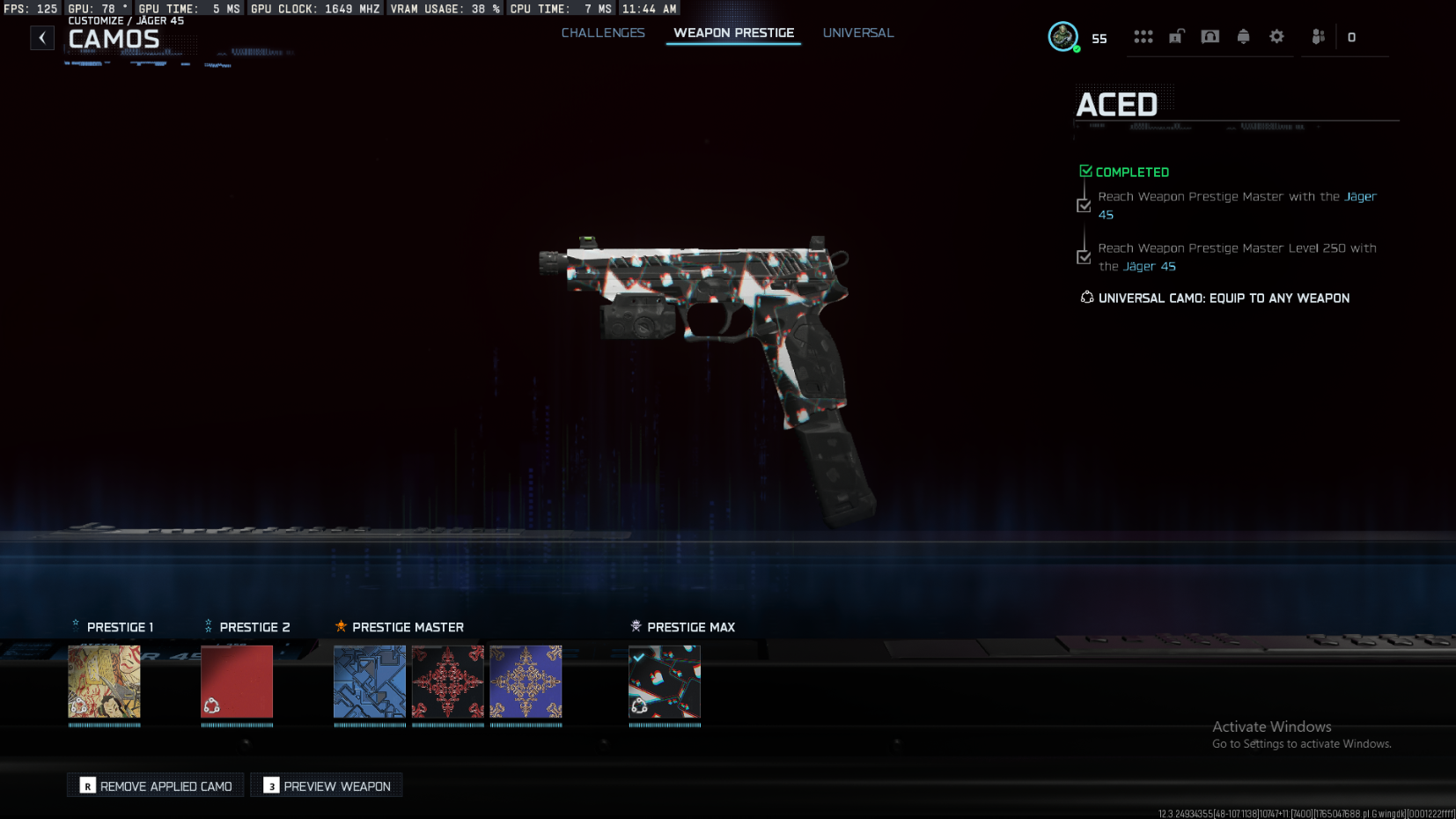This screenshot has width=1456, height=819.
Task: Open the grid menu icon
Action: [x=1143, y=37]
